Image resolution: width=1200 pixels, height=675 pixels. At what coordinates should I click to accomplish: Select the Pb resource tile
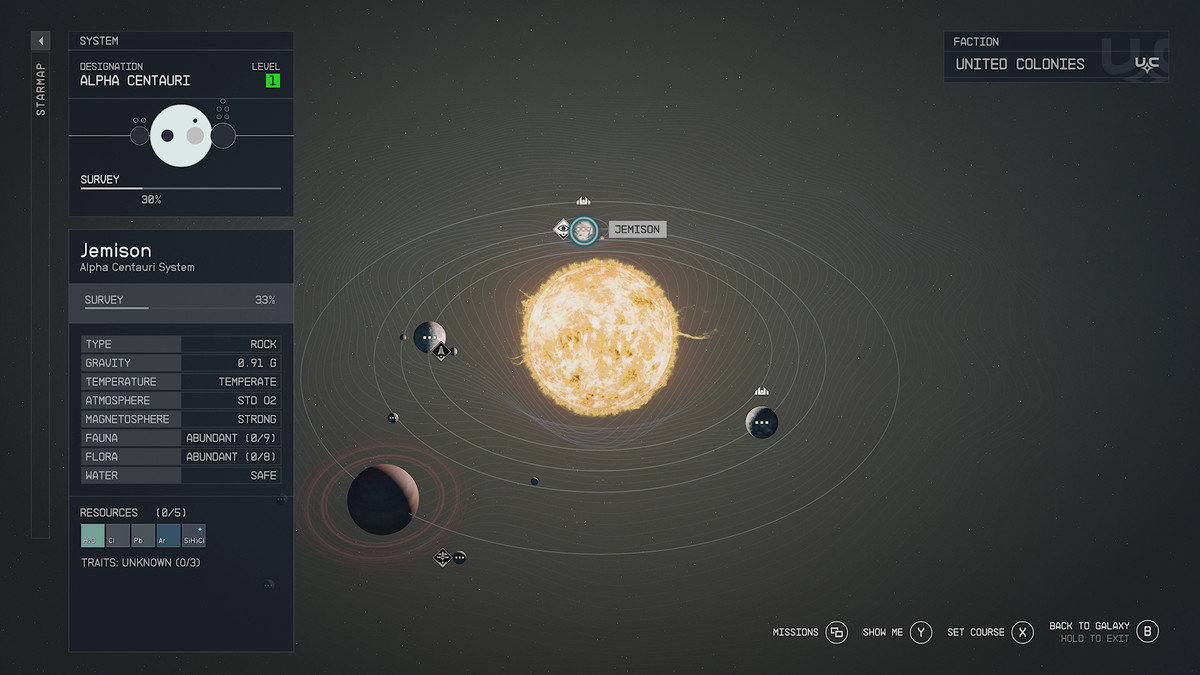pyautogui.click(x=143, y=536)
